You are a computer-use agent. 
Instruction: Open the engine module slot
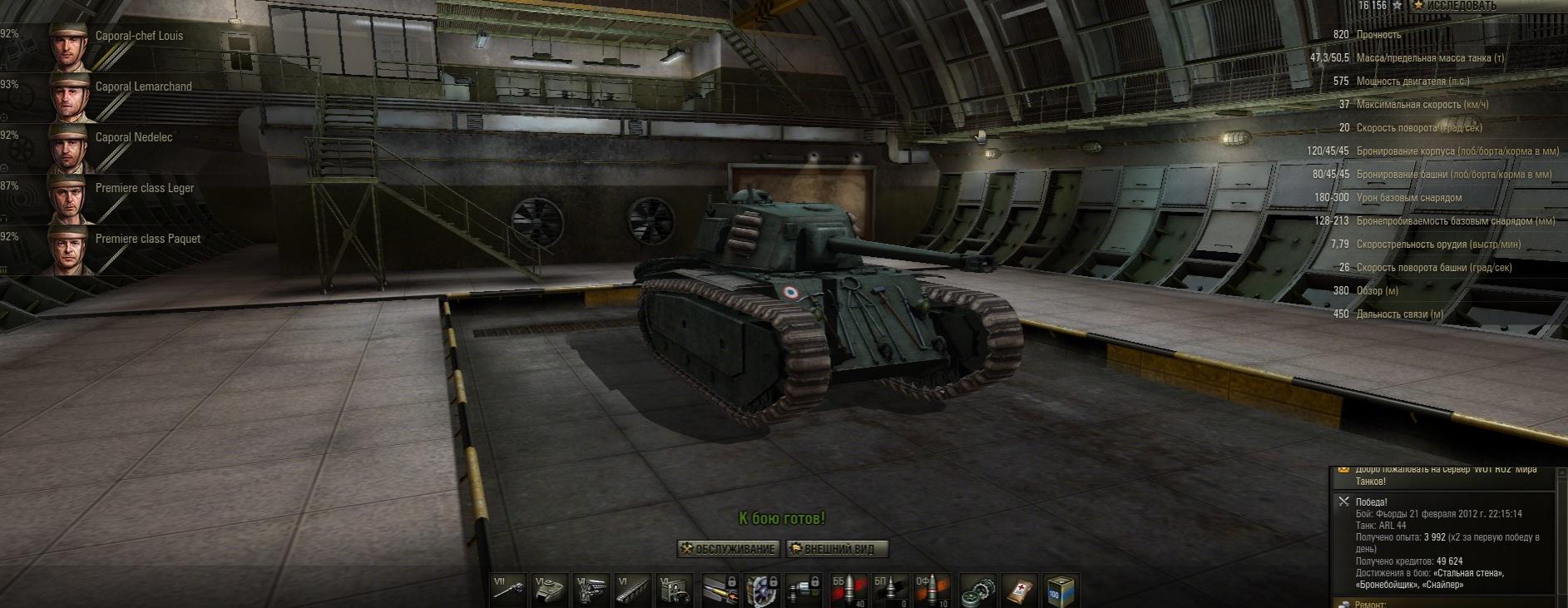point(591,590)
